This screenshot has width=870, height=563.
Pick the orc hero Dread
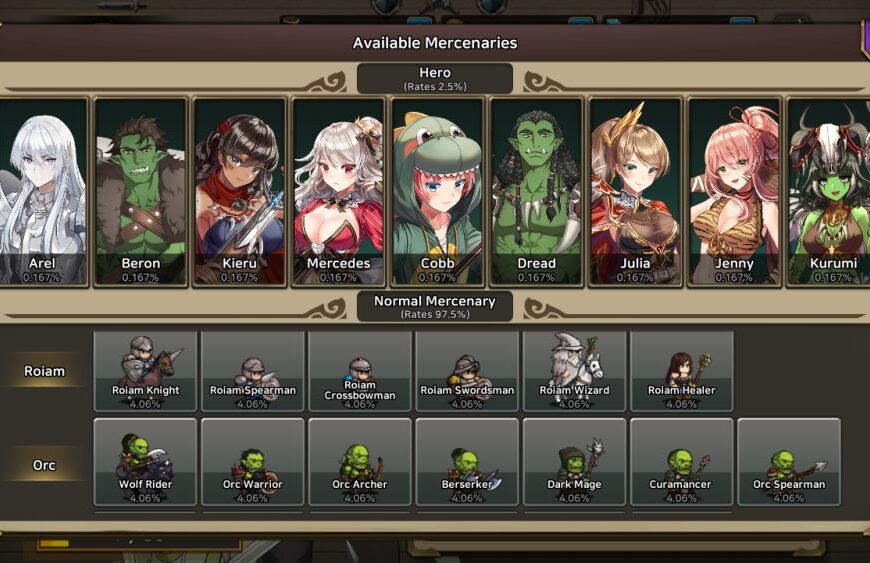point(536,191)
